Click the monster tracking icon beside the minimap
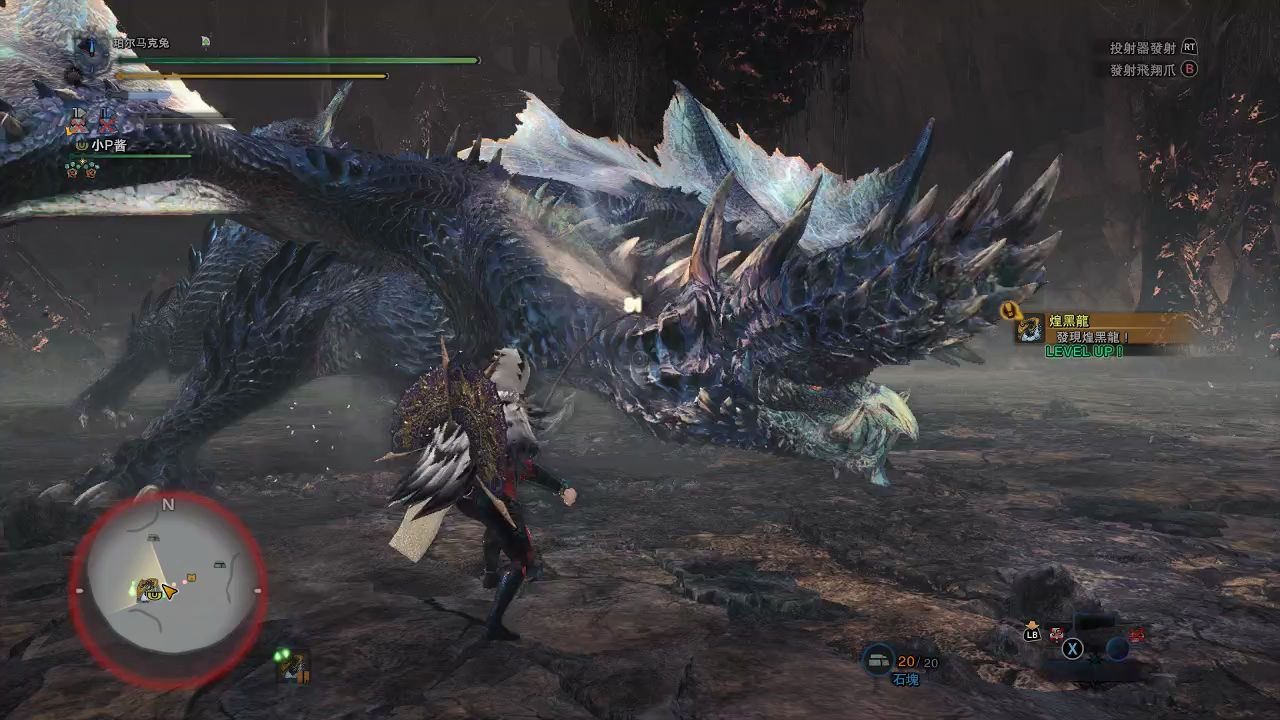The height and width of the screenshot is (720, 1280). (291, 665)
